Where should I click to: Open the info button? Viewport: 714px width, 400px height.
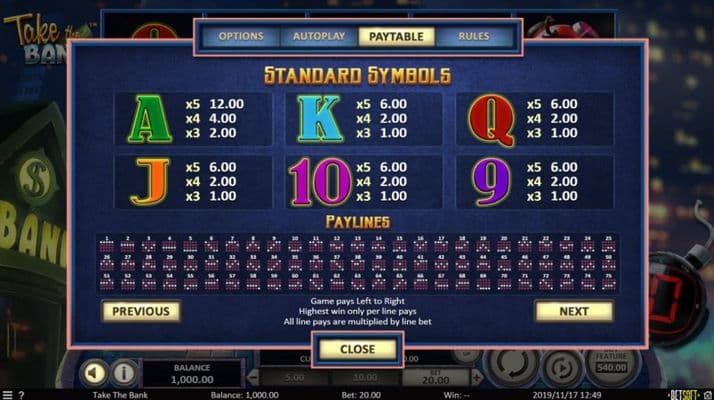tap(124, 373)
